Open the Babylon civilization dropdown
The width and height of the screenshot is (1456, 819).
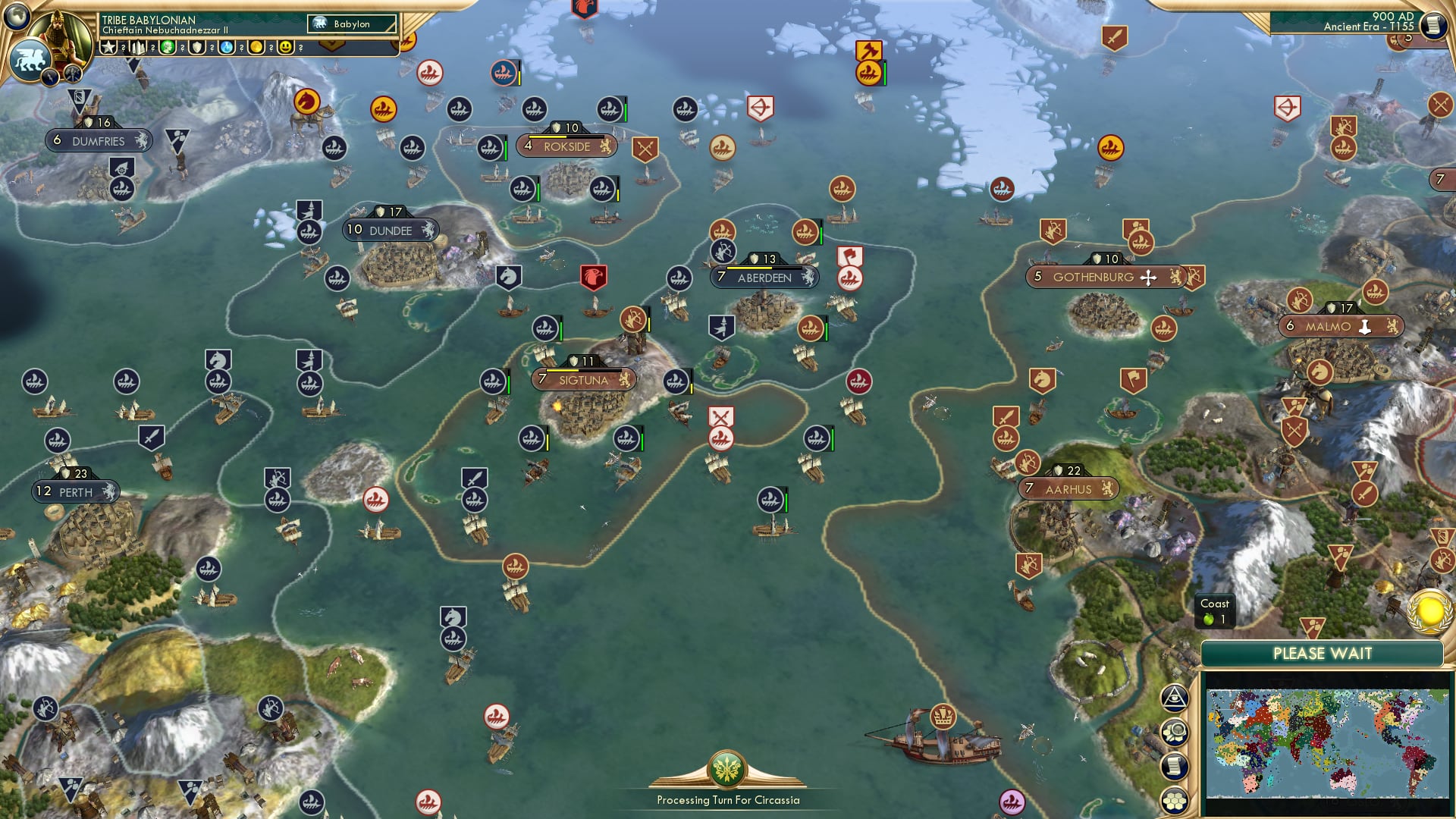point(353,24)
